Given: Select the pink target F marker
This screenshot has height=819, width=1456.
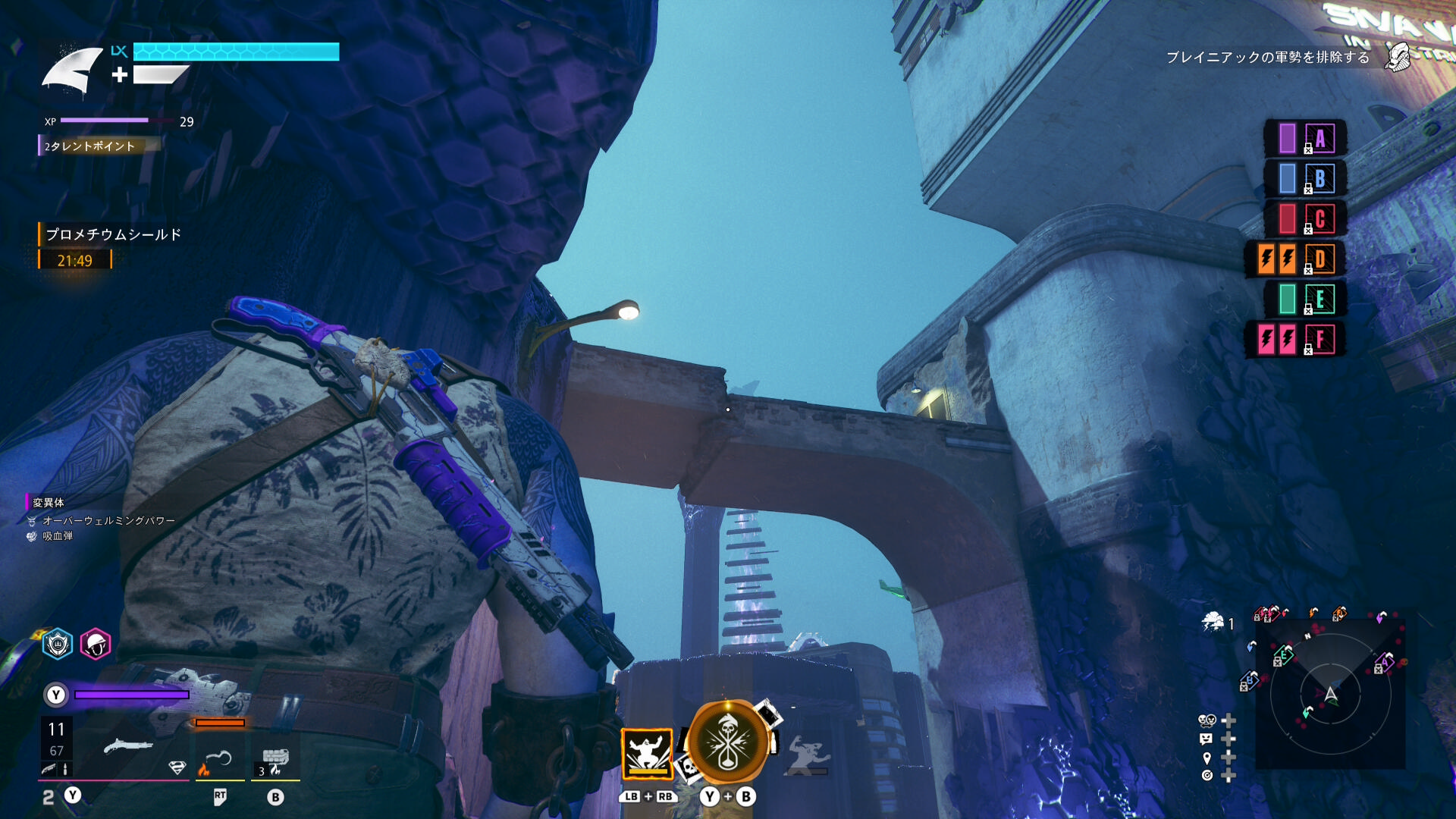Looking at the screenshot, I should tap(1296, 339).
